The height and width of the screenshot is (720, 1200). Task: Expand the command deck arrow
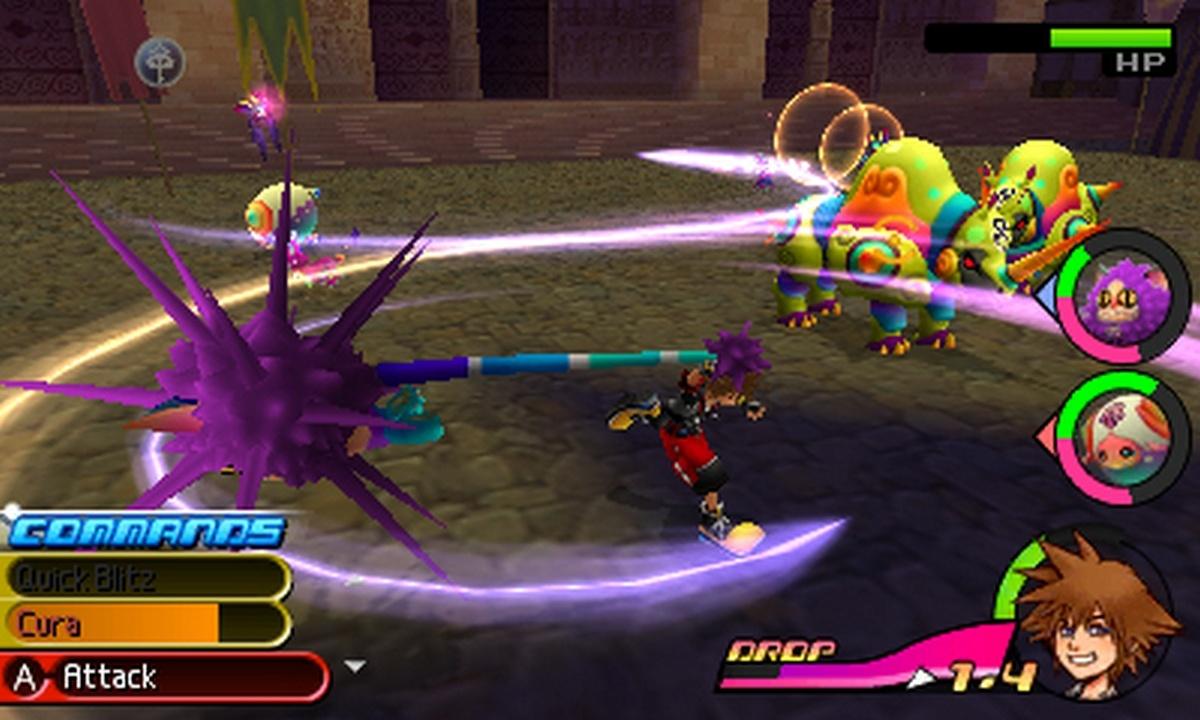(354, 666)
